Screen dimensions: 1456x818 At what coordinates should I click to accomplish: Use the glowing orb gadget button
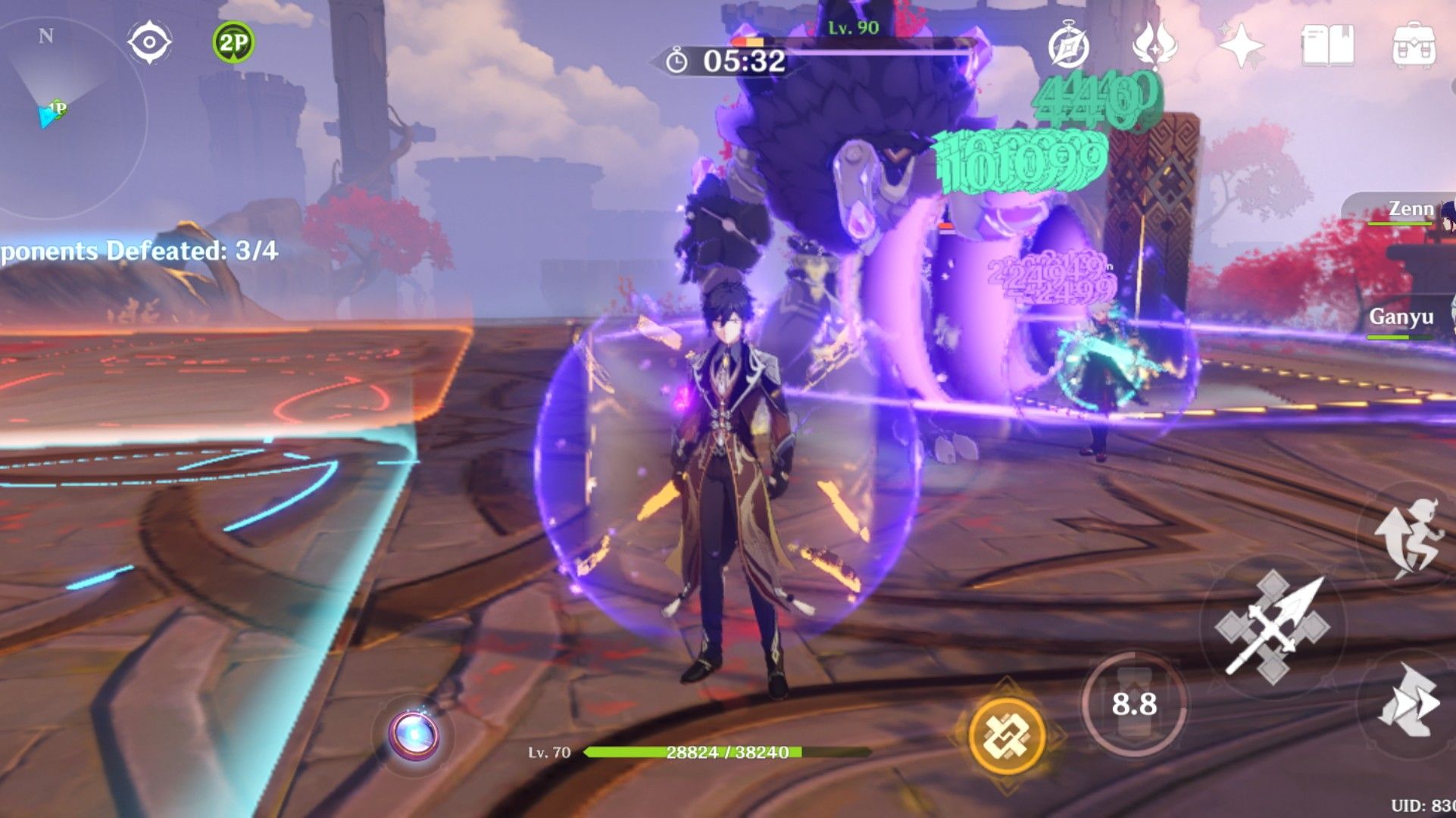coord(414,735)
